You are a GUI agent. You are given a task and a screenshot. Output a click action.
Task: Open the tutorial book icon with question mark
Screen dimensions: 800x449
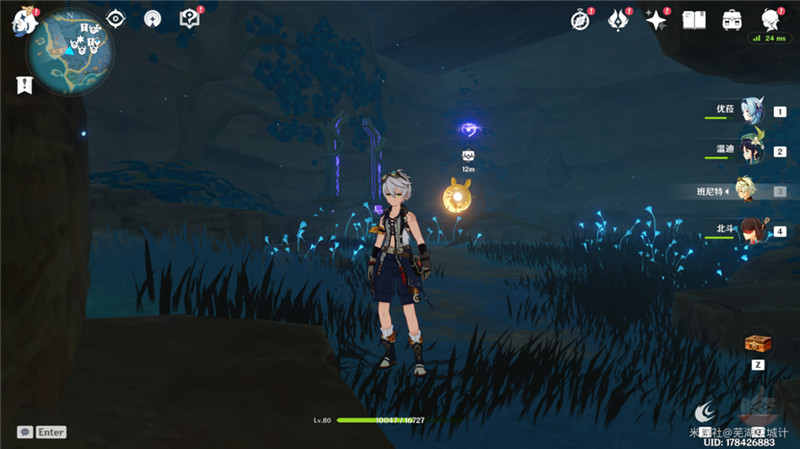[x=188, y=18]
